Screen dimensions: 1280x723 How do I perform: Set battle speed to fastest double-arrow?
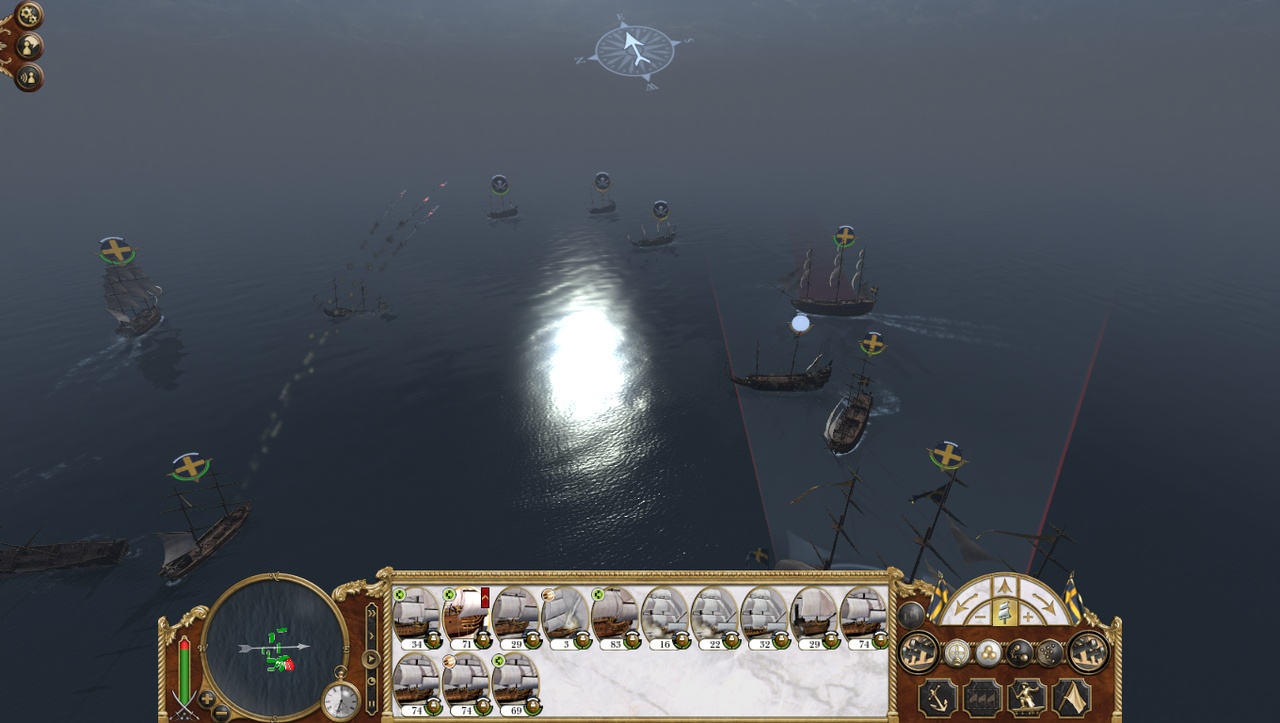(x=372, y=611)
